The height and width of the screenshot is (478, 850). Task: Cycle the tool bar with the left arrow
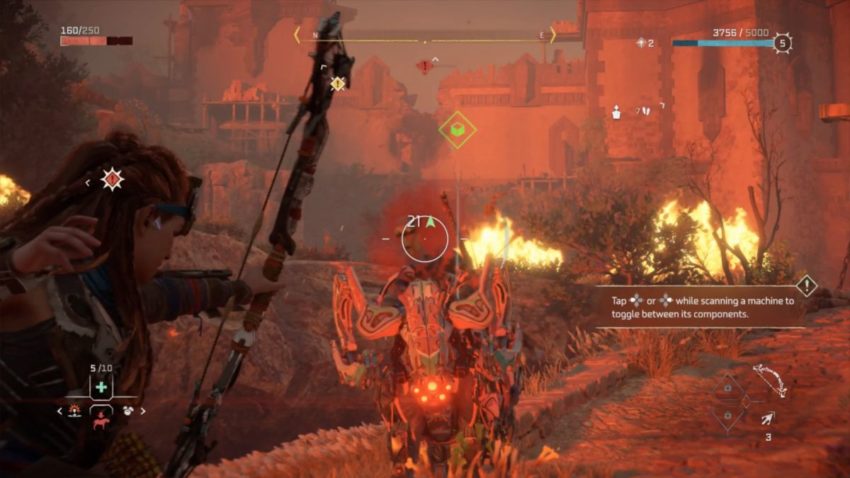59,411
